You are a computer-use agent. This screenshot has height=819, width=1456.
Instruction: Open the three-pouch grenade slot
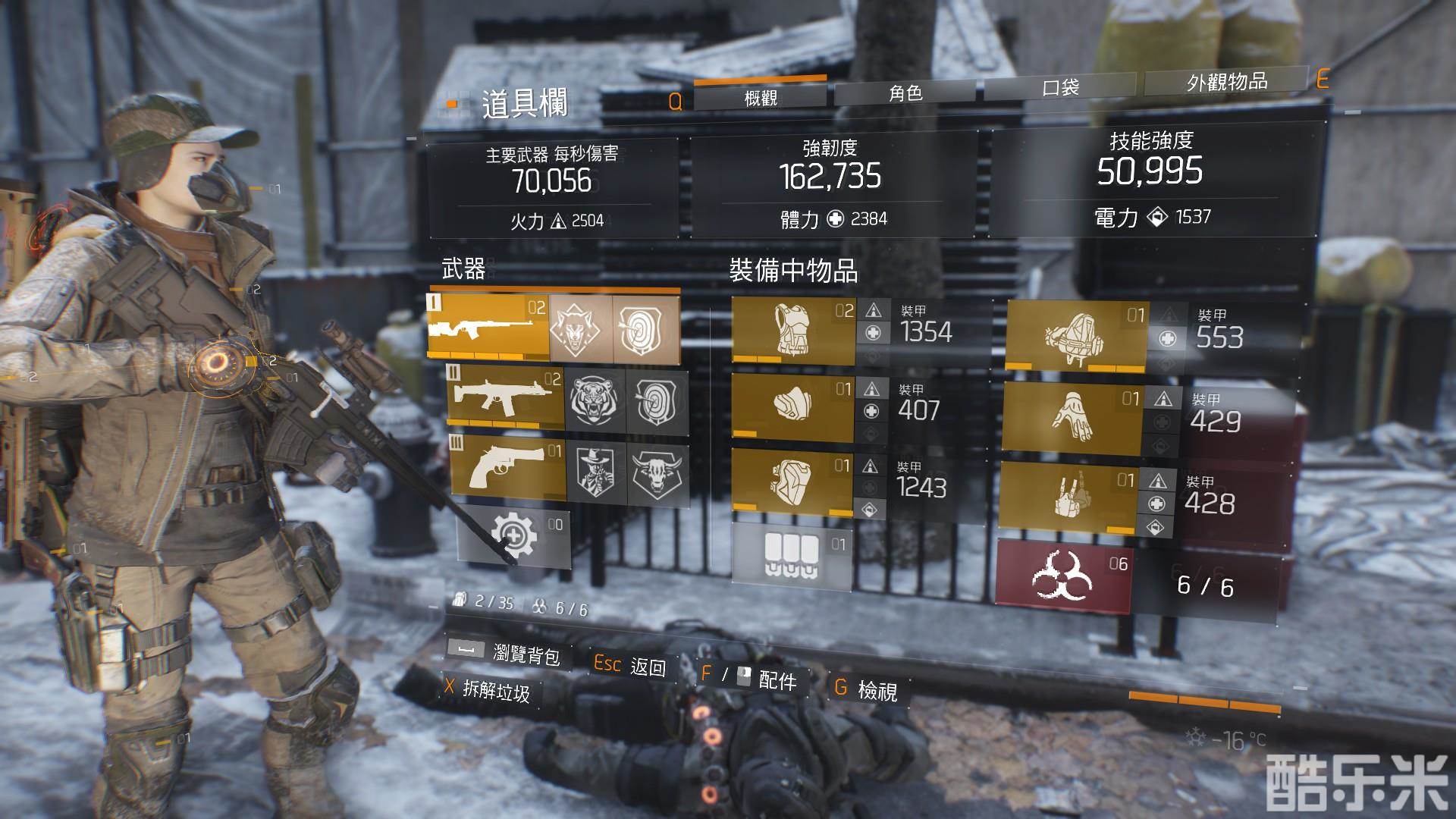click(x=791, y=558)
